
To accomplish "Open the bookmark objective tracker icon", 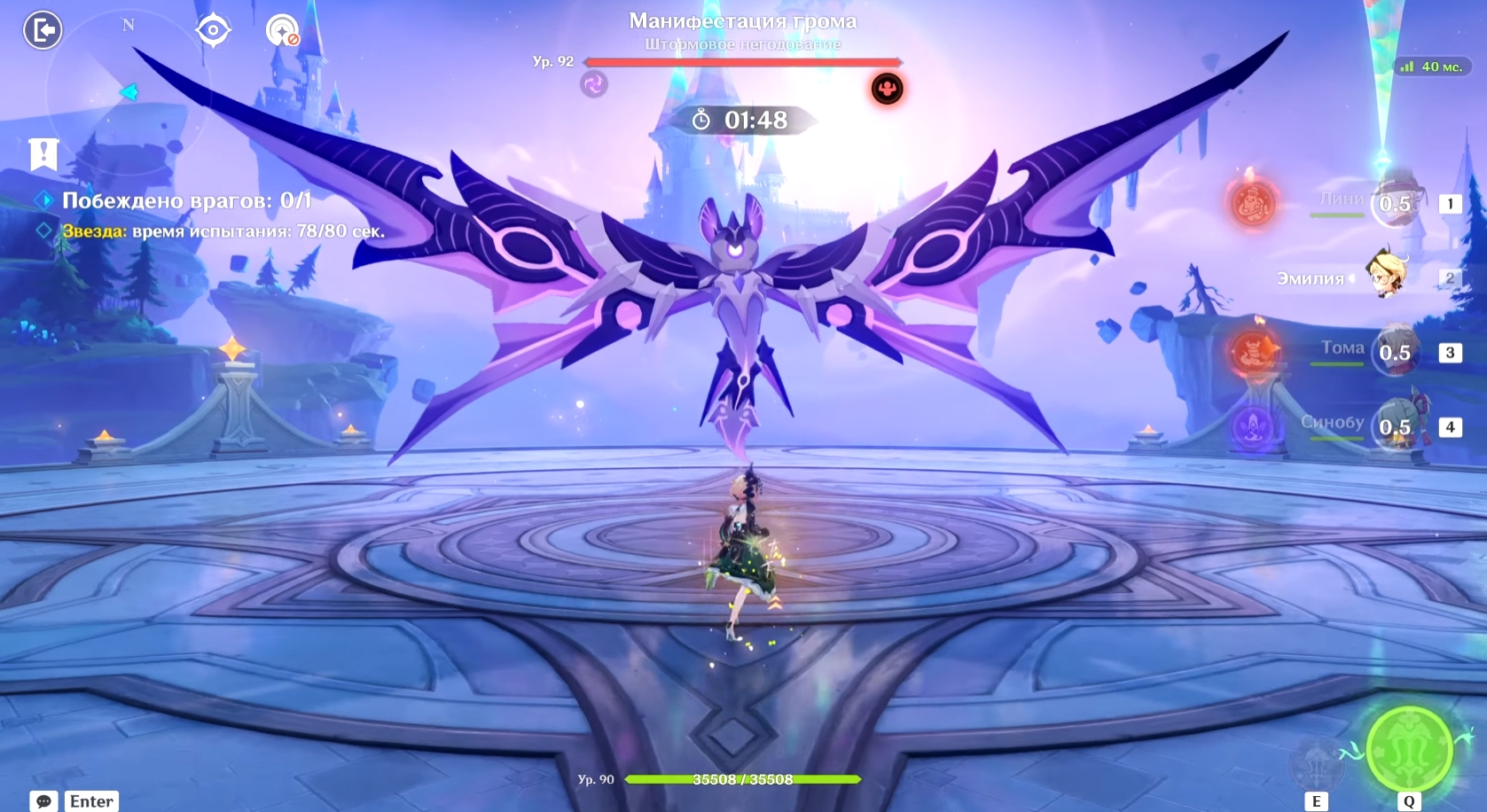I will 43,154.
